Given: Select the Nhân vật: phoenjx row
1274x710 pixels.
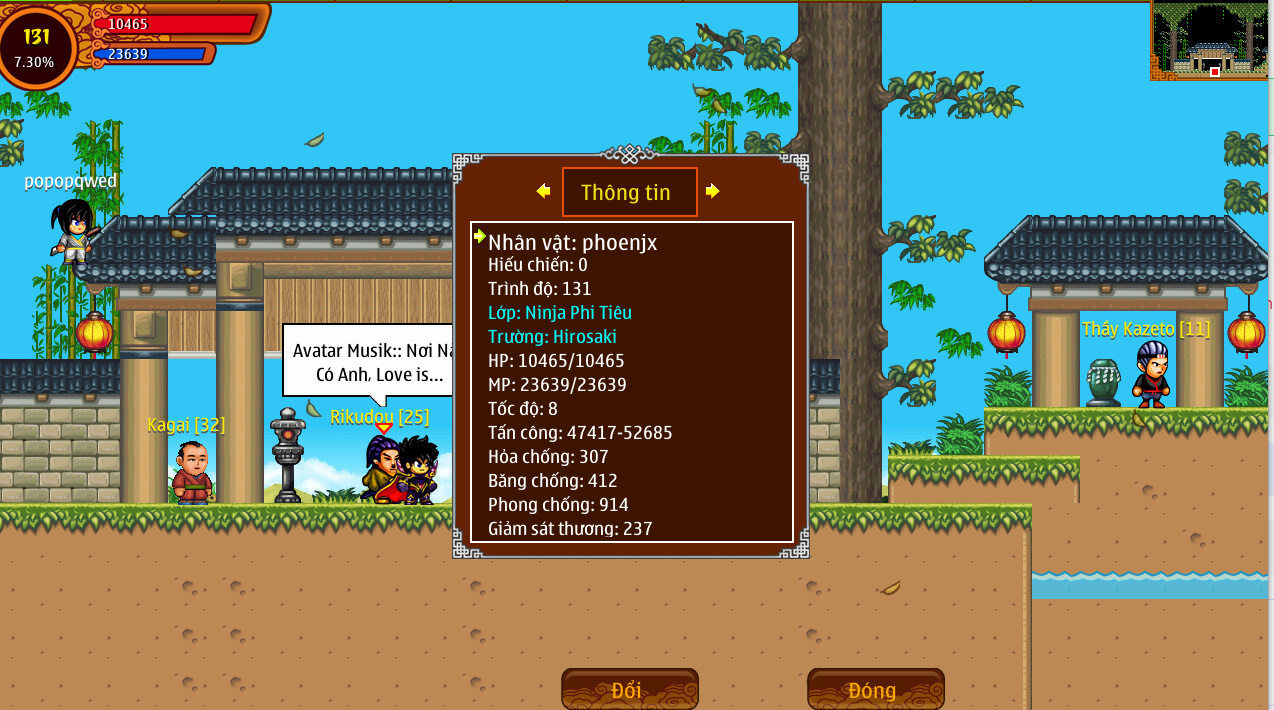Looking at the screenshot, I should point(572,242).
